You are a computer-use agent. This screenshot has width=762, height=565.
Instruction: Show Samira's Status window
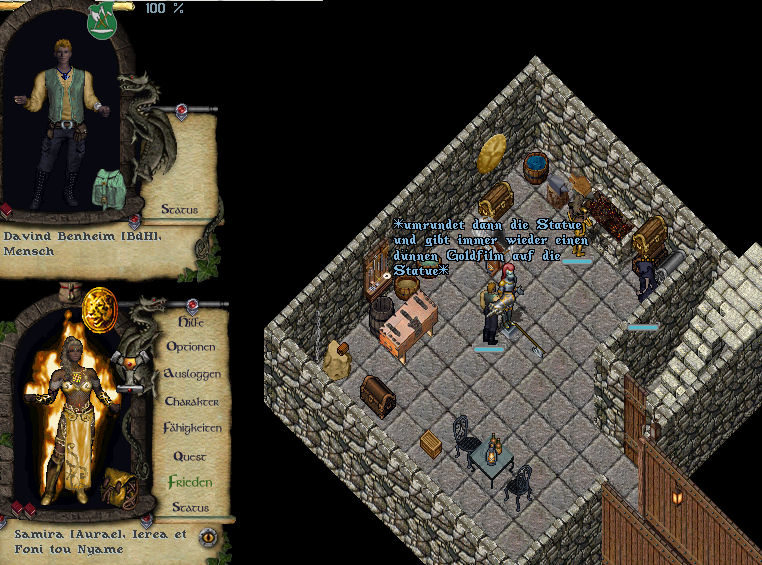coord(190,508)
